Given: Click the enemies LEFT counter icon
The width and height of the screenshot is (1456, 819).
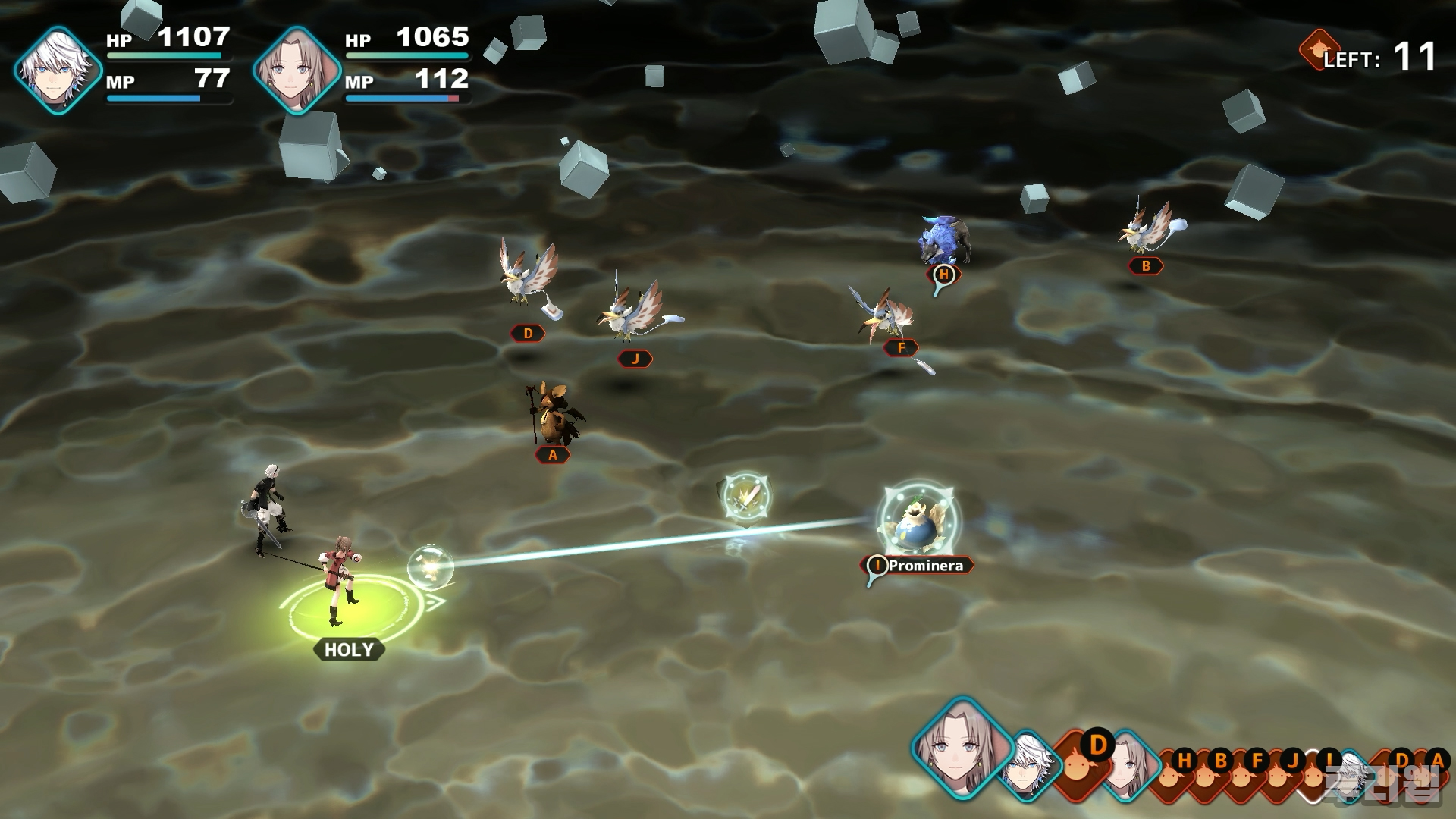Looking at the screenshot, I should pos(1318,49).
